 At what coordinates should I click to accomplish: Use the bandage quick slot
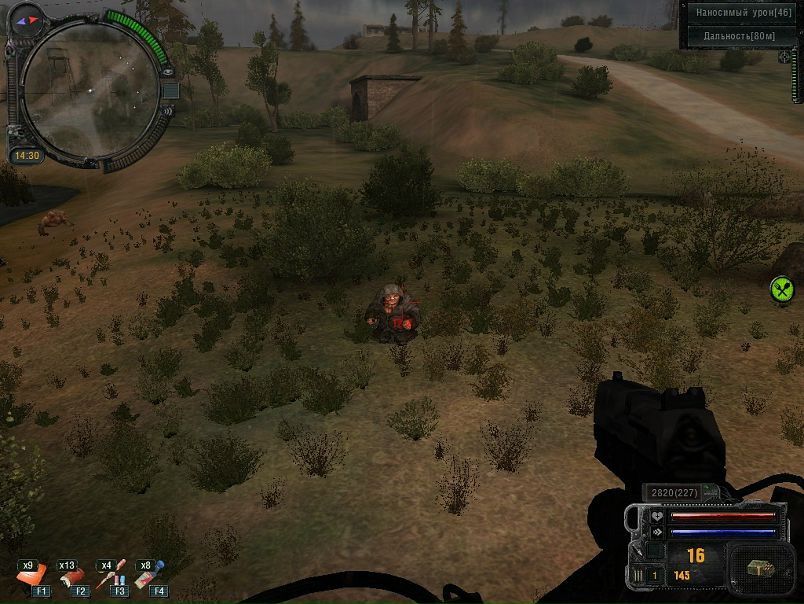pyautogui.click(x=72, y=574)
